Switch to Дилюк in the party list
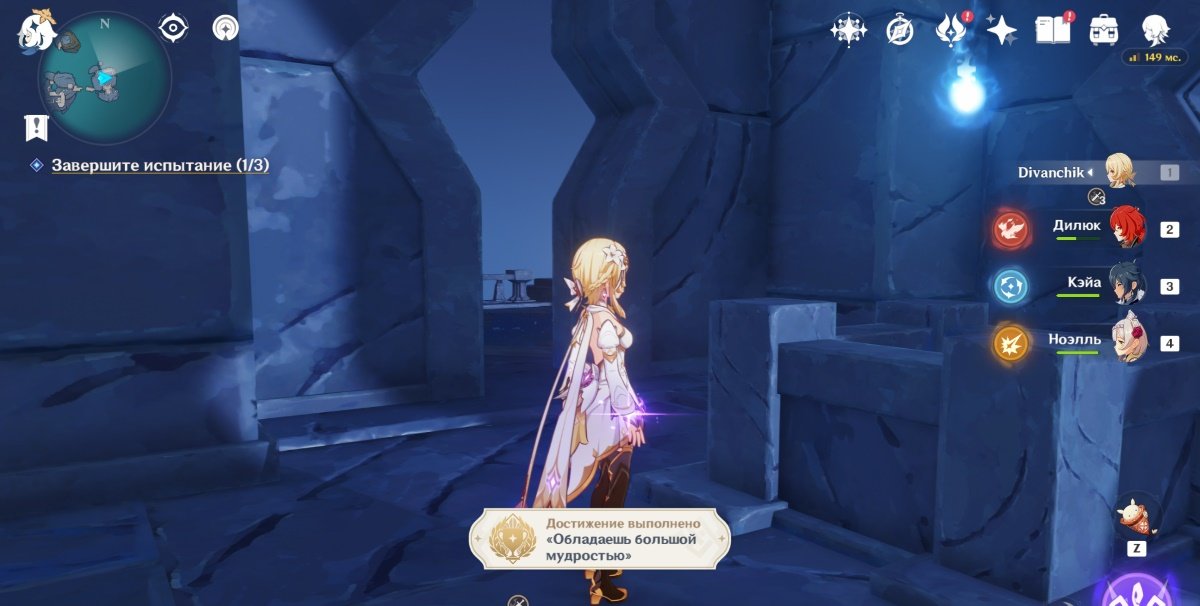 tap(1126, 229)
